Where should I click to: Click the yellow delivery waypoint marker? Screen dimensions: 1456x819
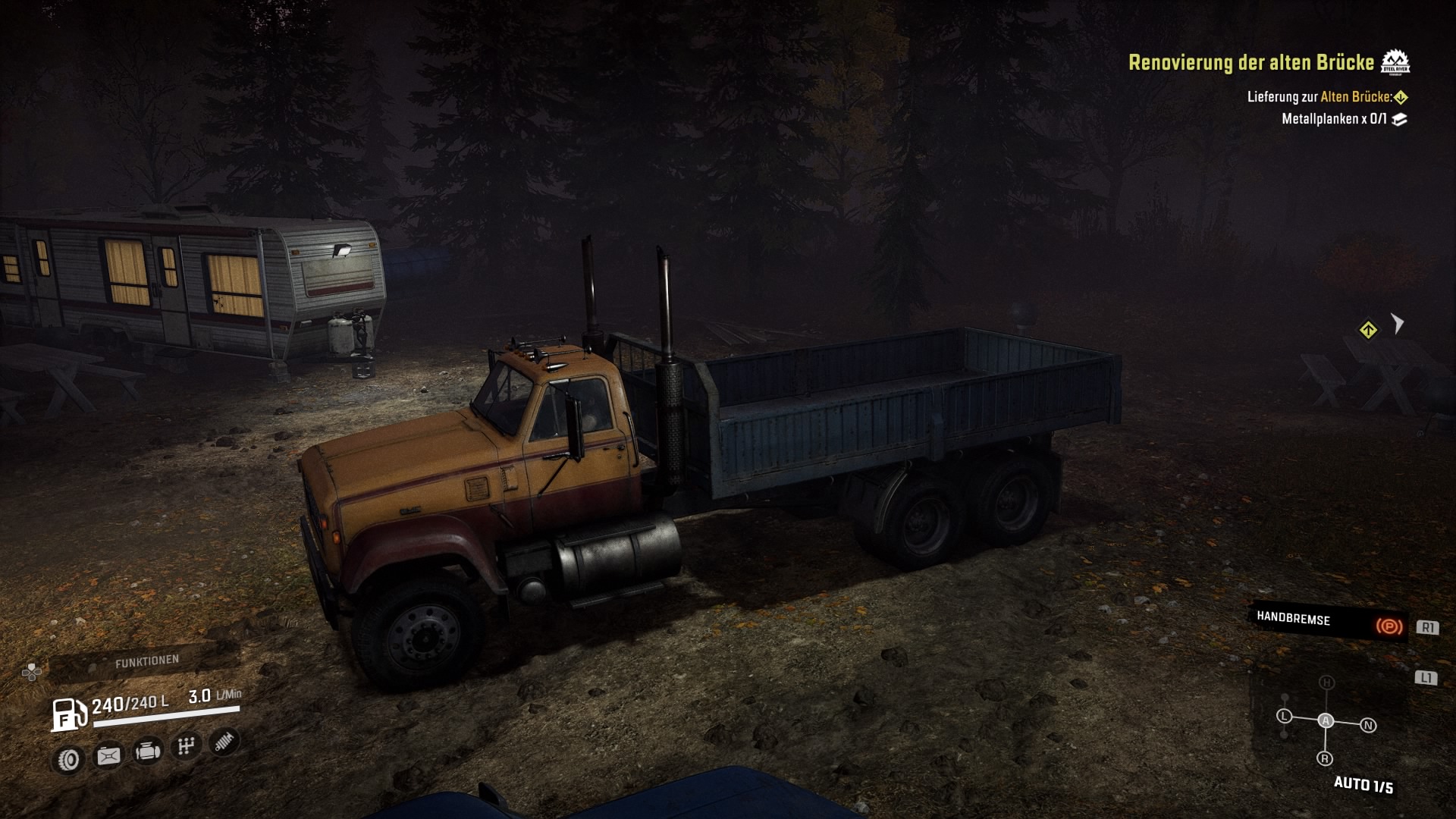tap(1368, 331)
